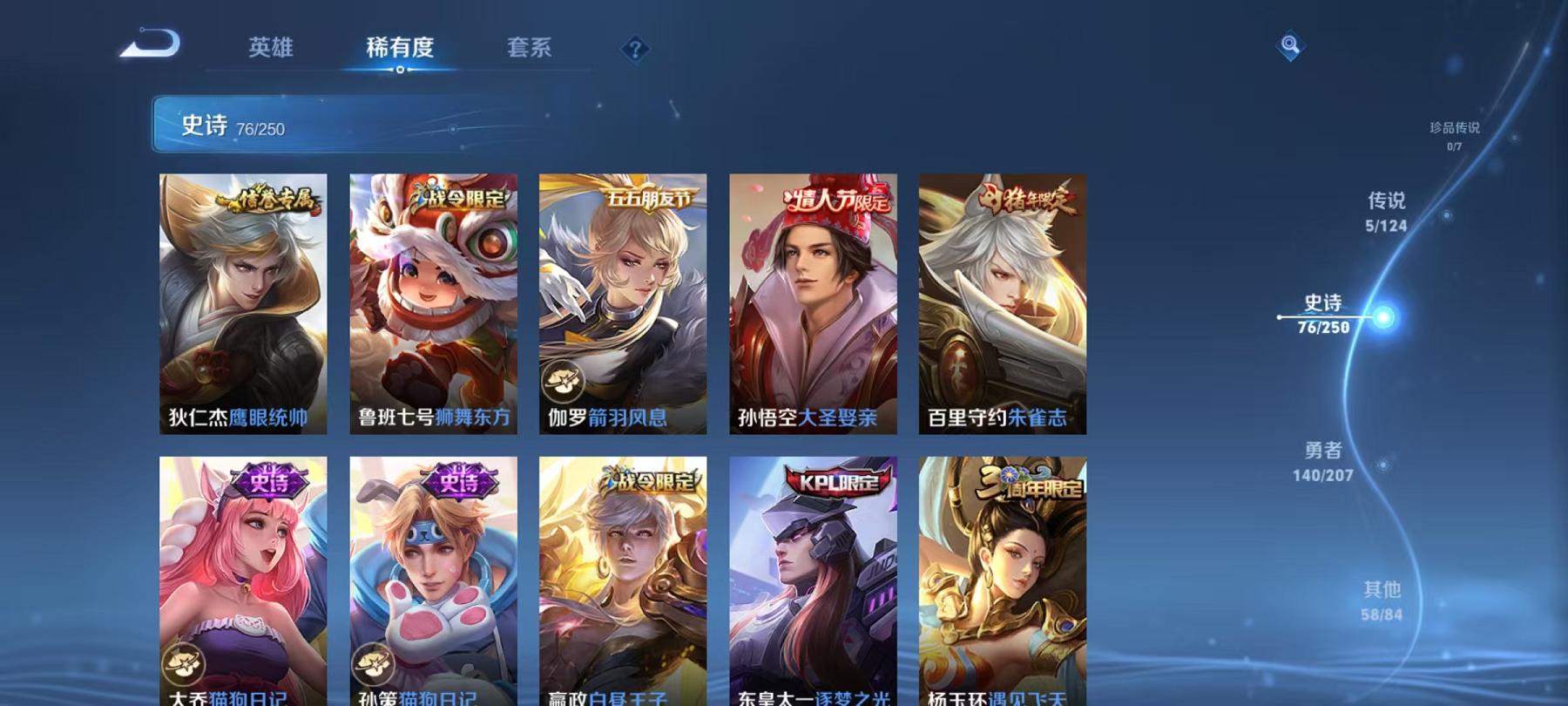Screen dimensions: 1568x706
Task: Click the question mark help icon
Action: click(x=636, y=51)
